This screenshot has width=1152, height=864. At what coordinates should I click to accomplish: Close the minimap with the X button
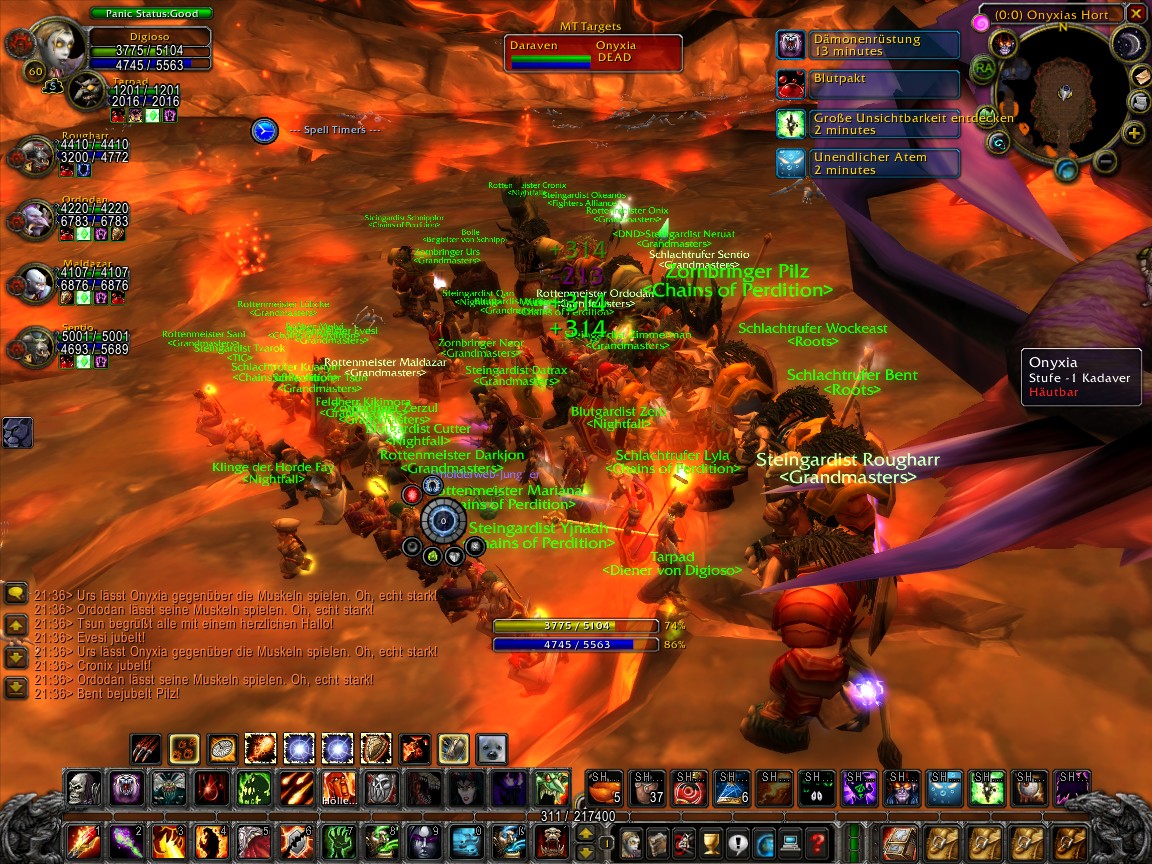[x=1135, y=13]
